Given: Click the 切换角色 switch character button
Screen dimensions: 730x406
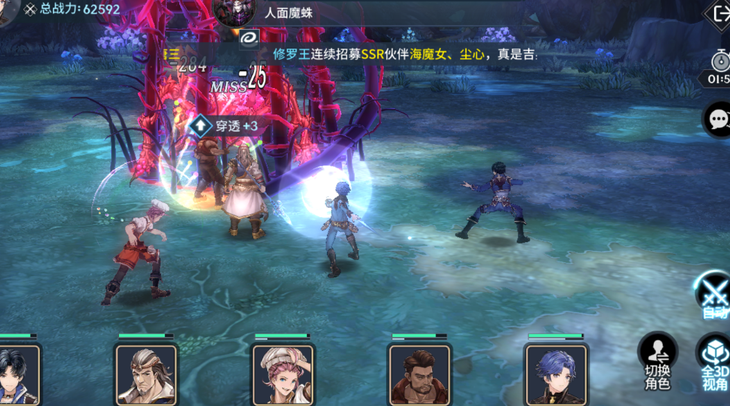Looking at the screenshot, I should coord(657,360).
